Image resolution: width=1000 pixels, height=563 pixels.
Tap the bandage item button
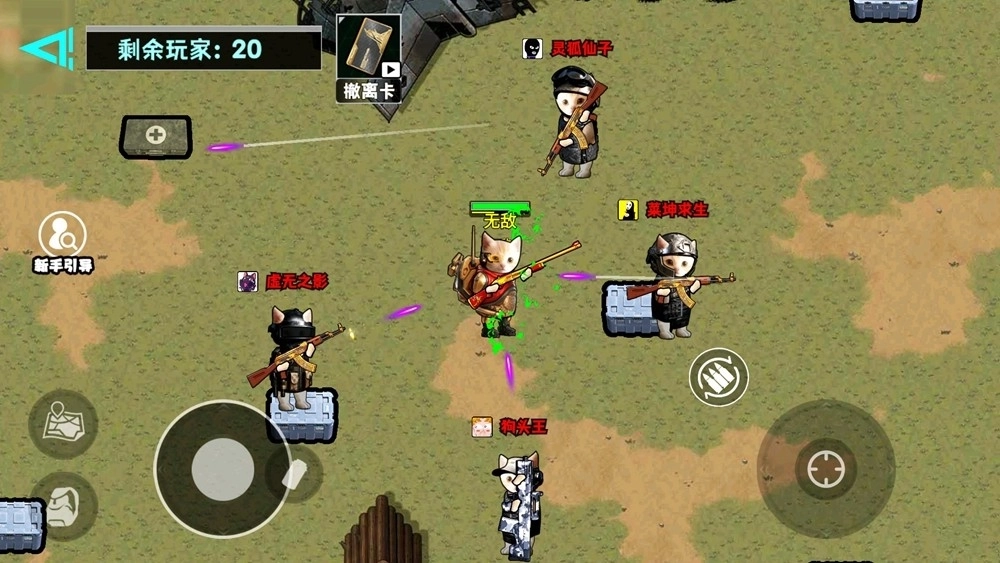pyautogui.click(x=296, y=473)
